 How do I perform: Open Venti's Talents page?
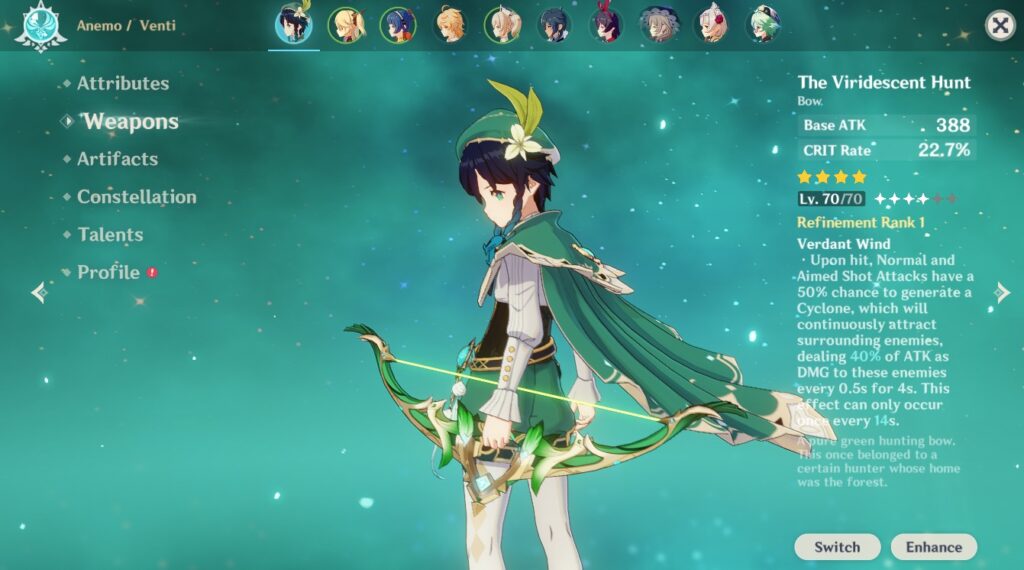[110, 235]
